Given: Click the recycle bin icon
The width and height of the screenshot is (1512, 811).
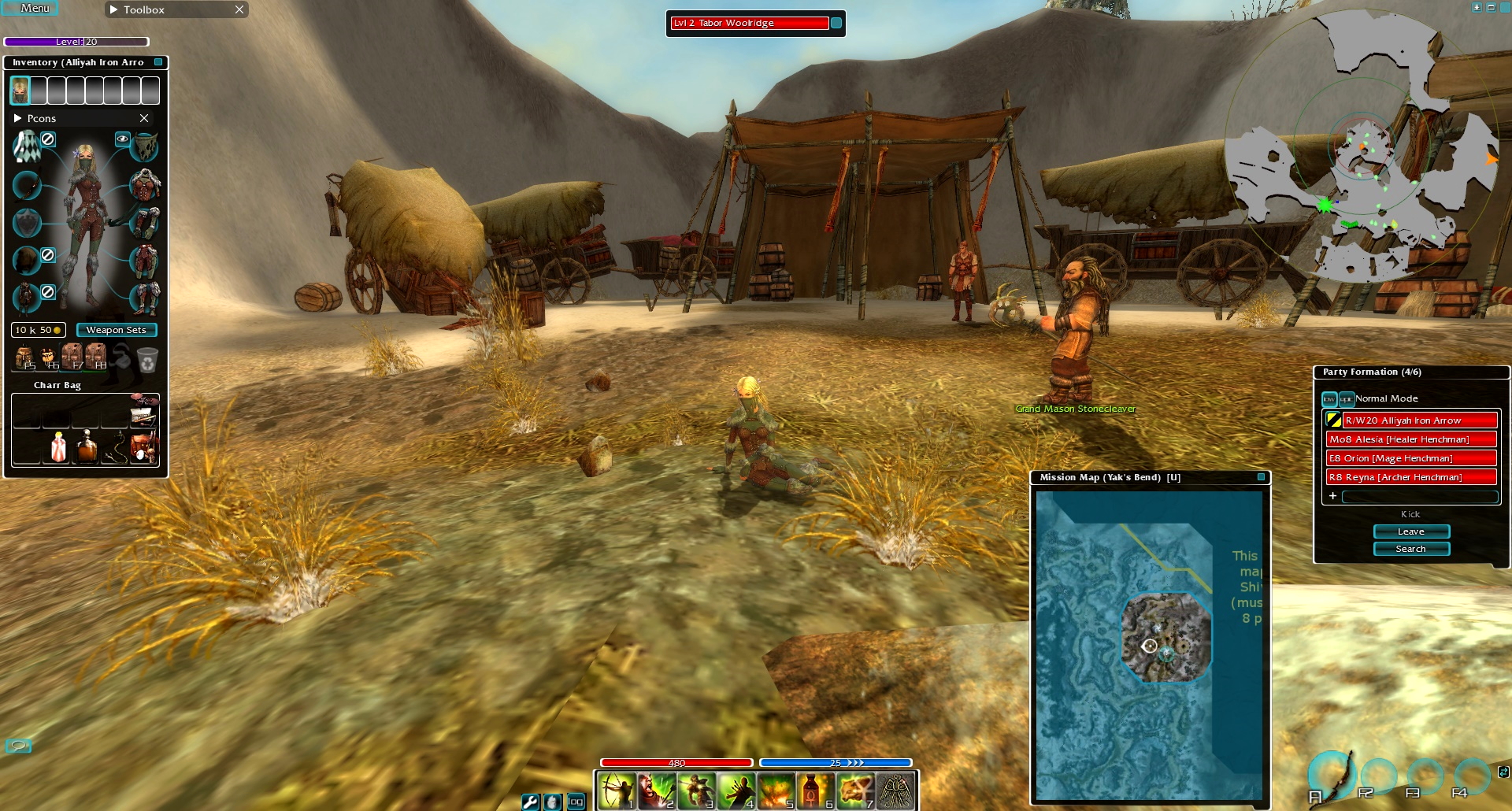Looking at the screenshot, I should click(x=147, y=361).
